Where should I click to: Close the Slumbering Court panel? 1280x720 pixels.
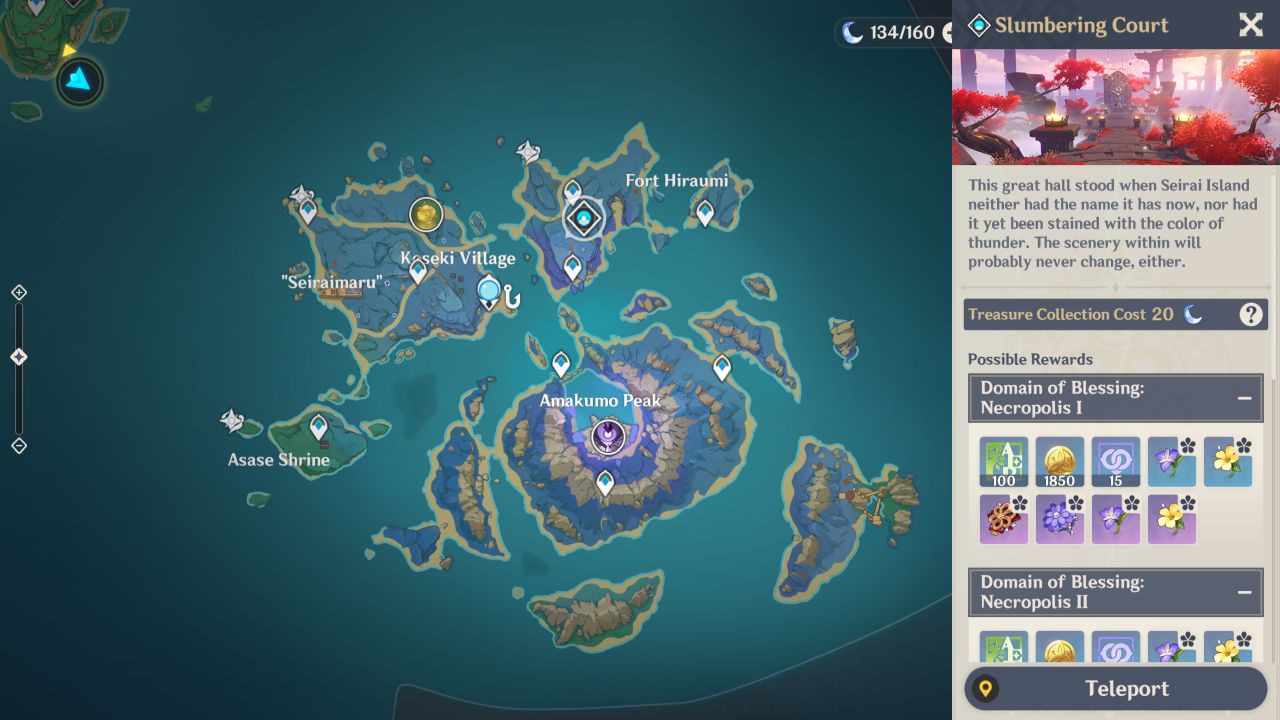point(1250,25)
